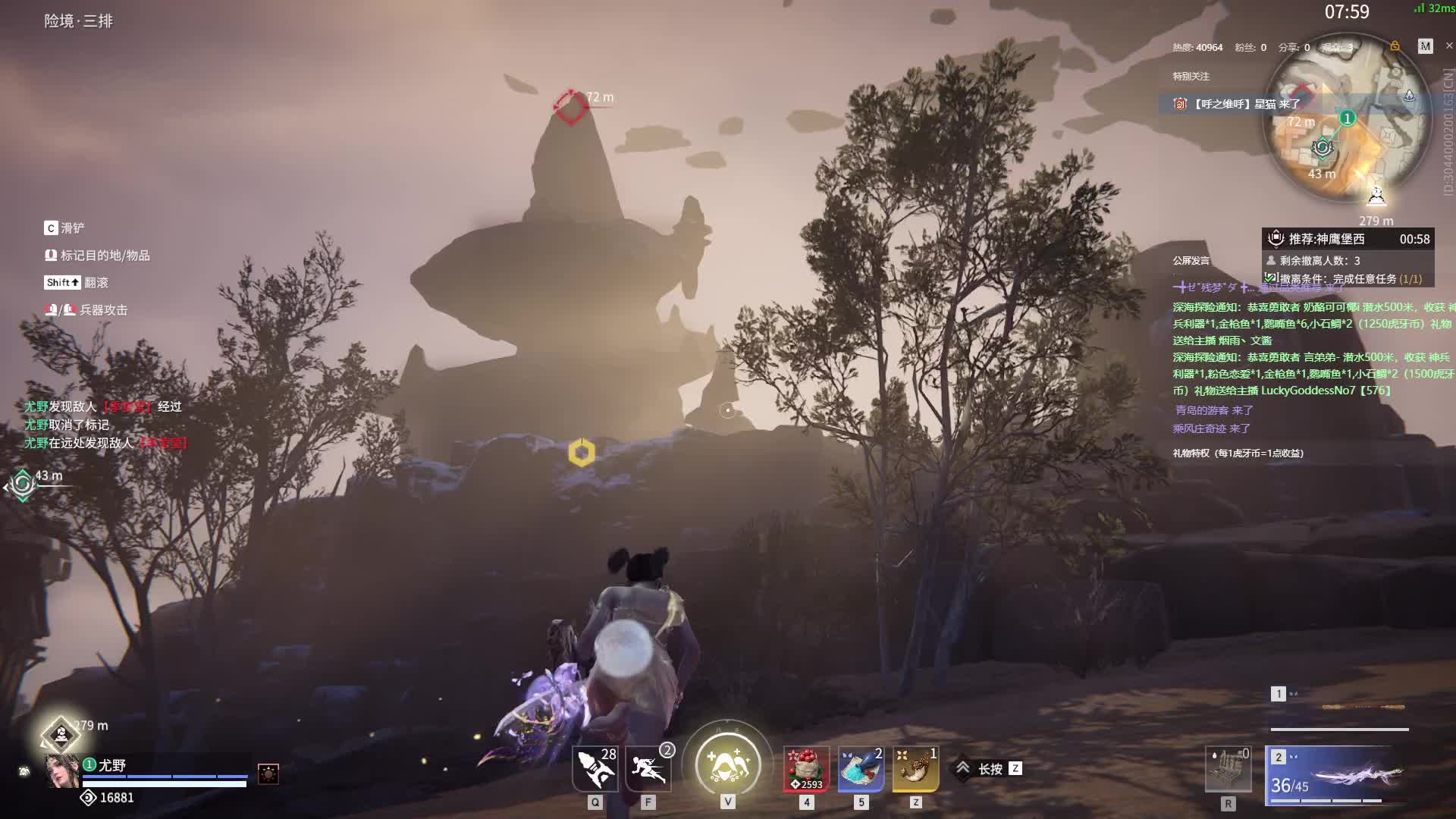Trigger the glowing hooded ultimate ability
Image resolution: width=1456 pixels, height=819 pixels.
(727, 764)
